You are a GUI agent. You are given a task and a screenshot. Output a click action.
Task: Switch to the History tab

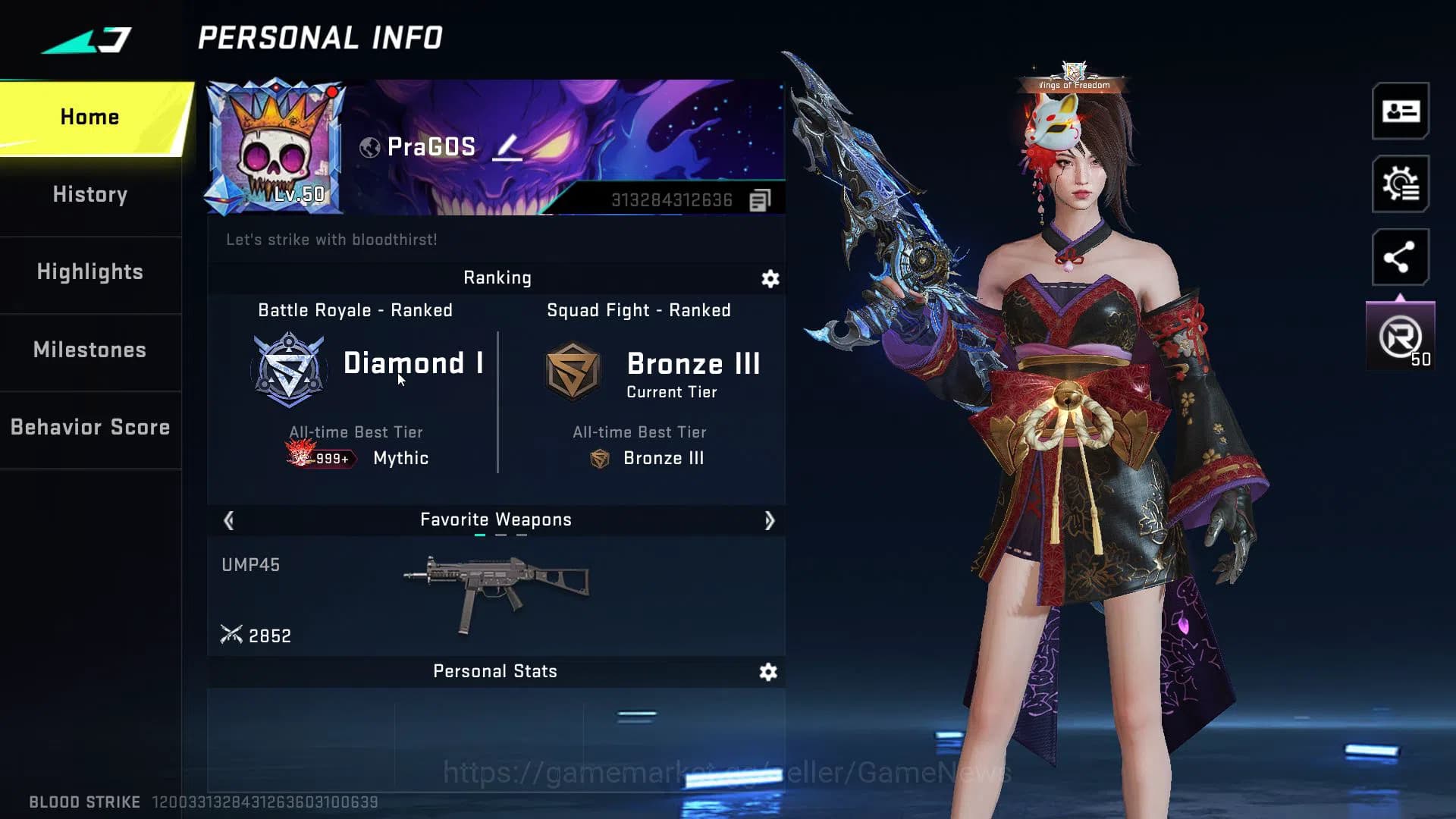pyautogui.click(x=89, y=194)
